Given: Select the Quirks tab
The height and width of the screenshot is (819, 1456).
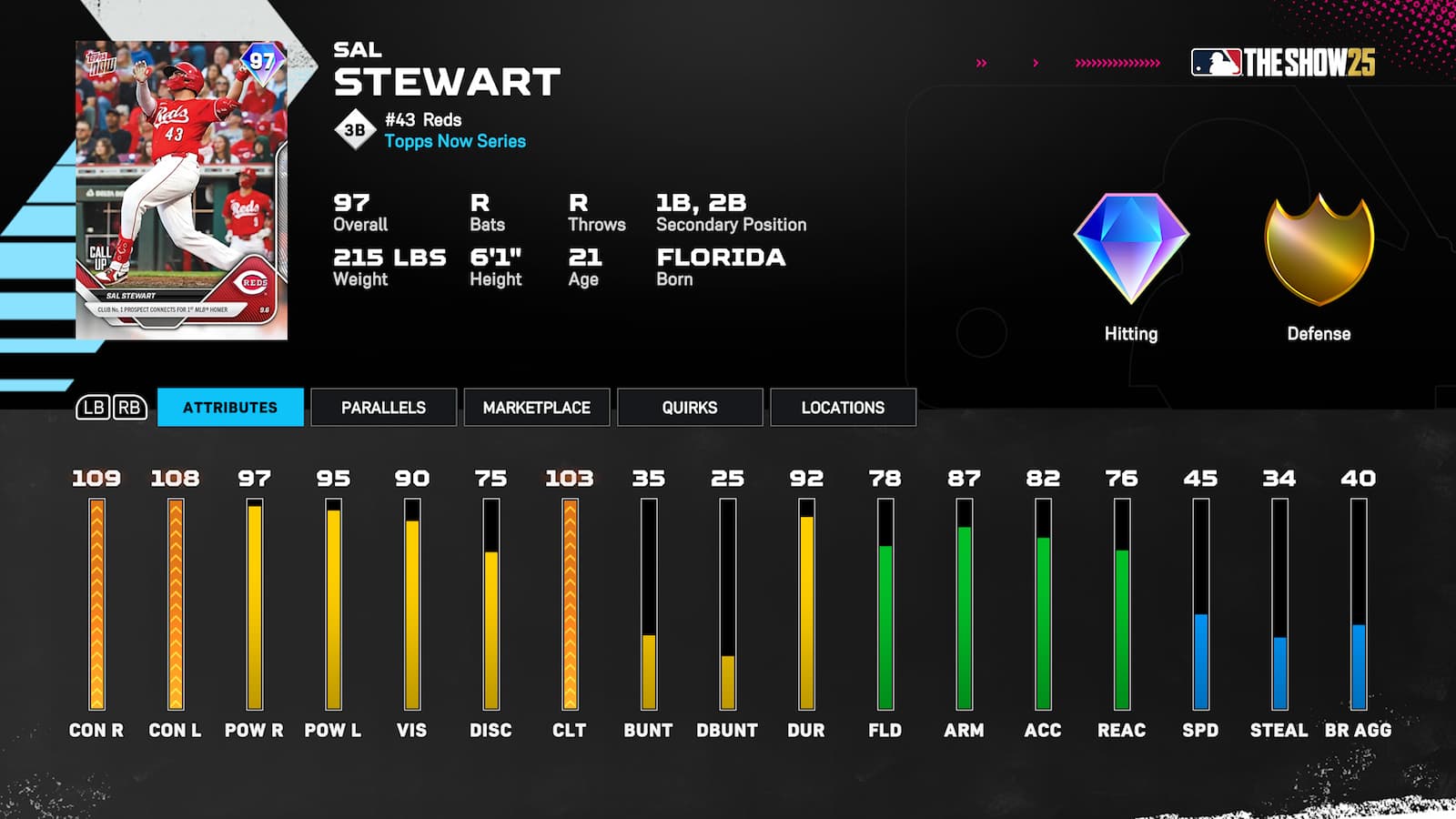Looking at the screenshot, I should tap(689, 408).
